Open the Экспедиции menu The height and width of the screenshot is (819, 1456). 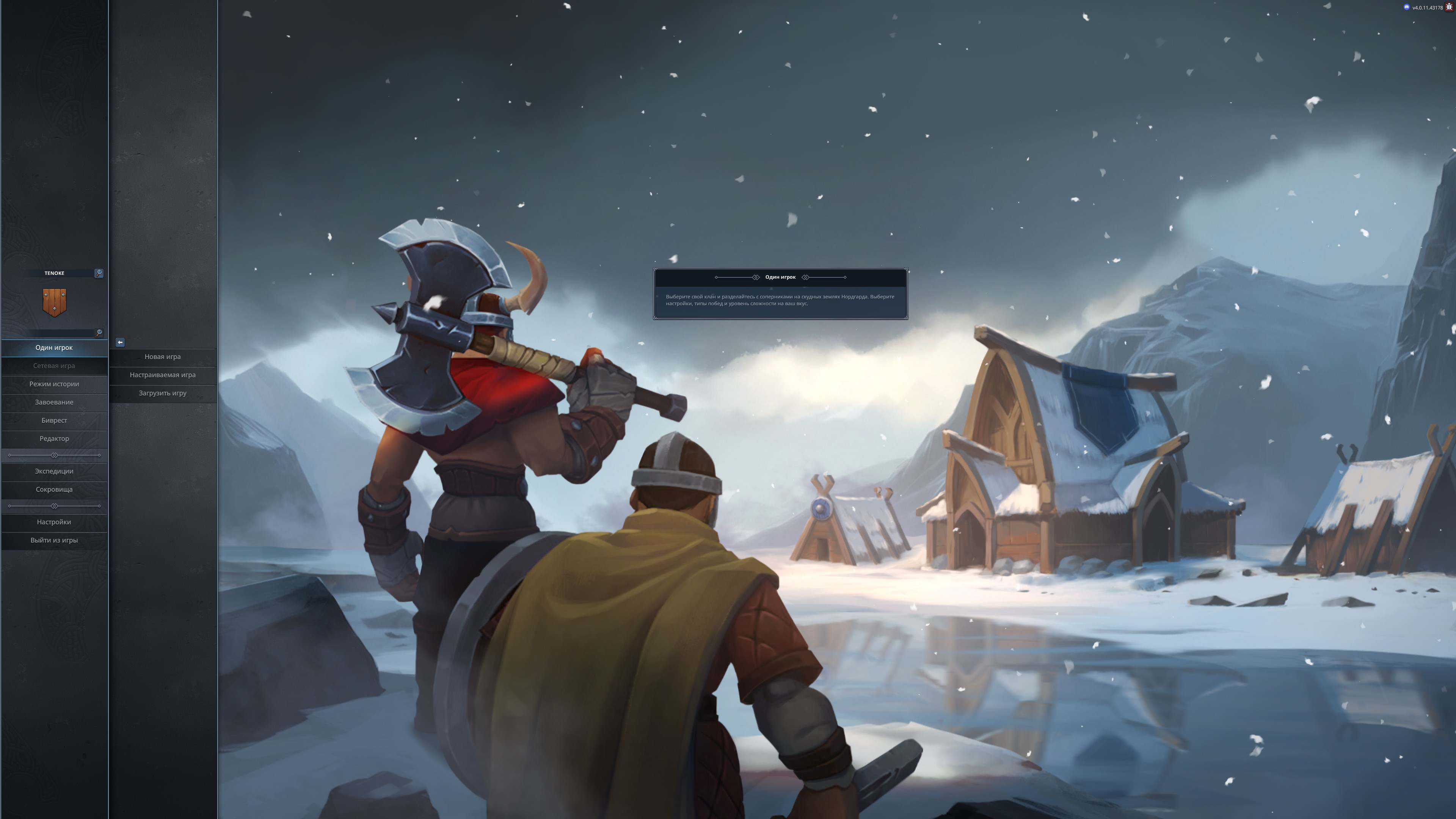pos(54,471)
